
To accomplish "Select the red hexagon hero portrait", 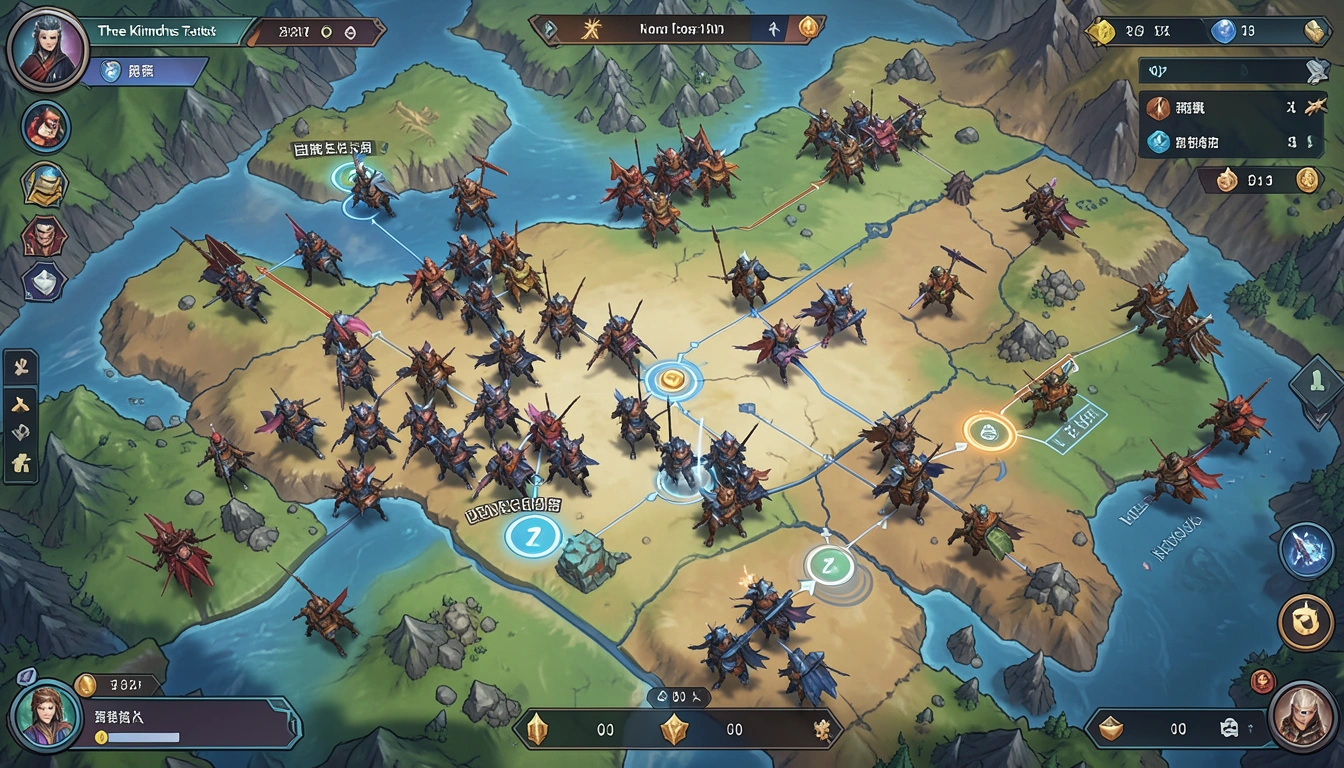I will tap(44, 236).
